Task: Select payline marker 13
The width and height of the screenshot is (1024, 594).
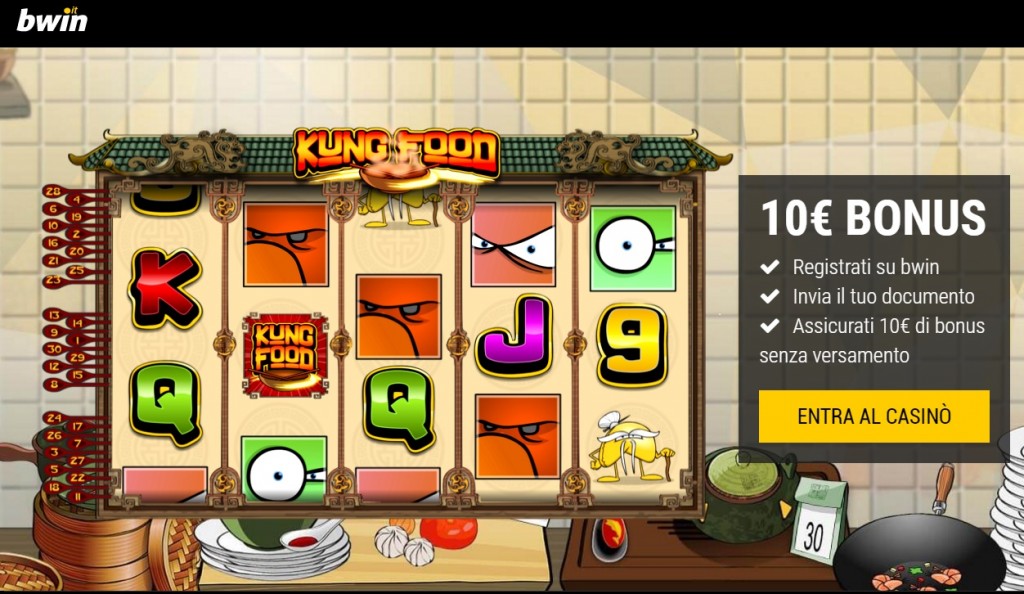Action: (52, 315)
